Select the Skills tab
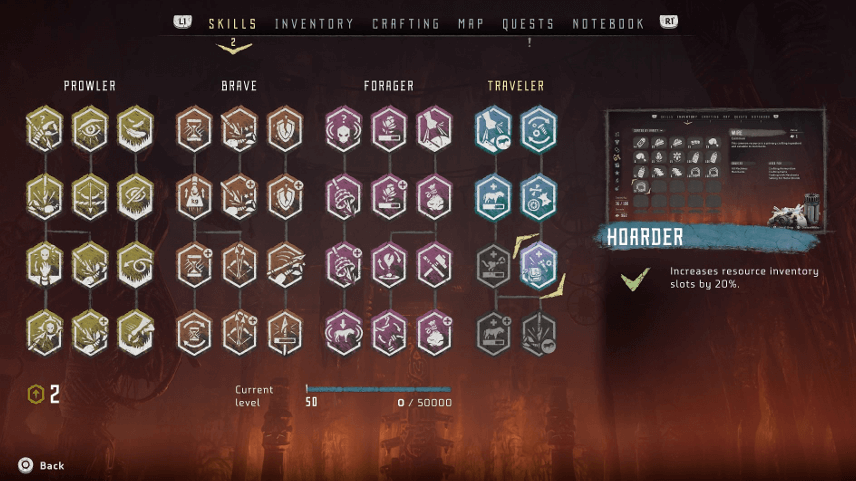The width and height of the screenshot is (856, 481). tap(232, 24)
